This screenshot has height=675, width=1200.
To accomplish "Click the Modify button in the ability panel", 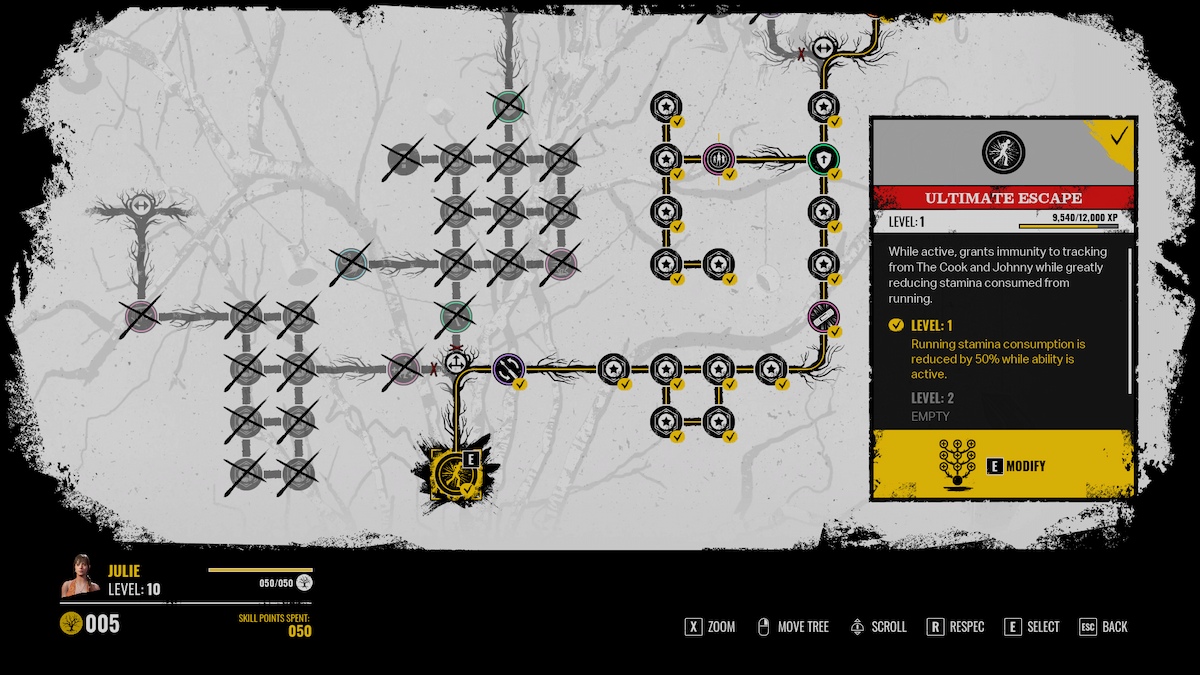I will (x=1003, y=465).
